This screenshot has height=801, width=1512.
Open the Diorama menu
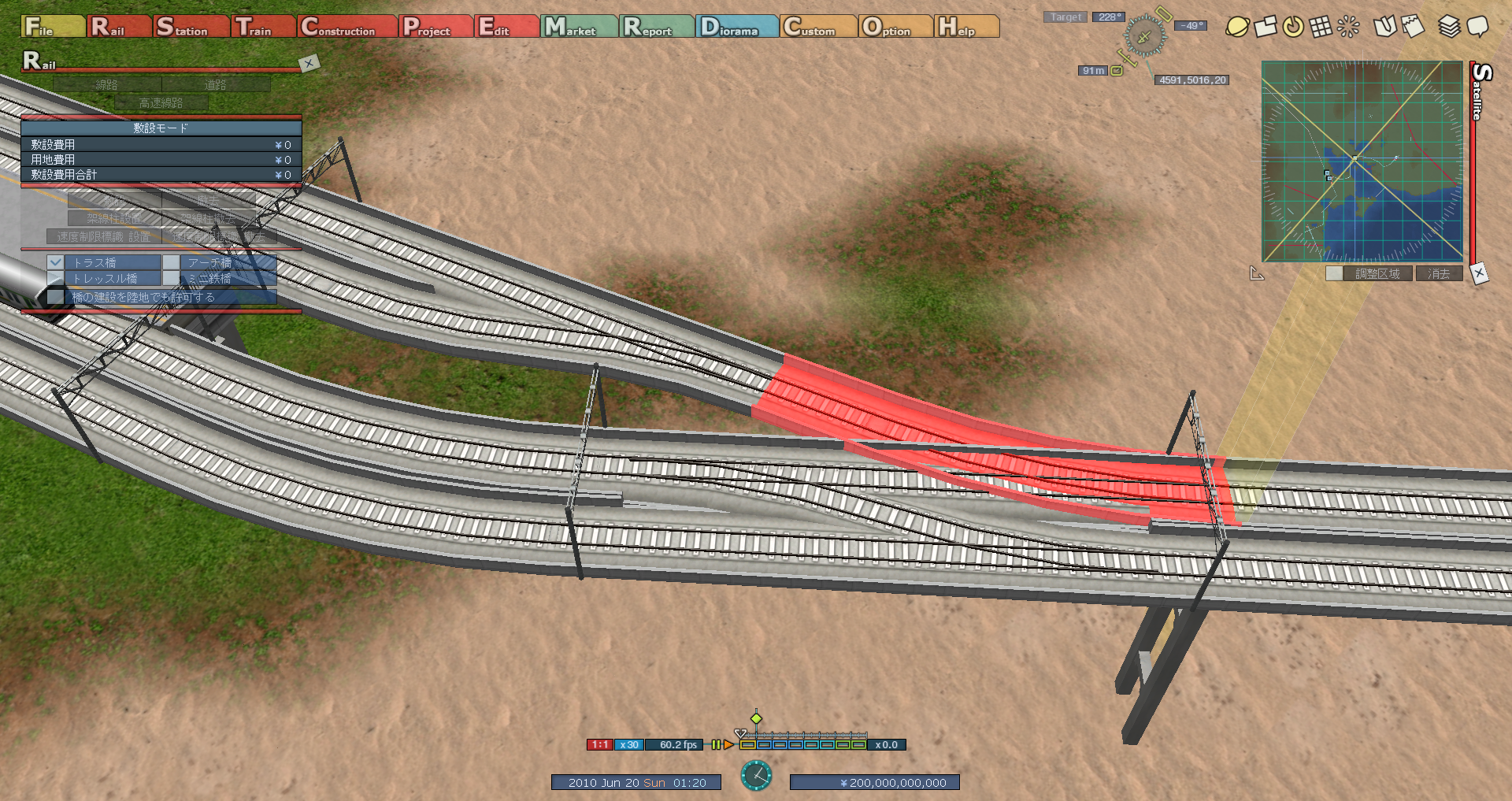coord(738,27)
